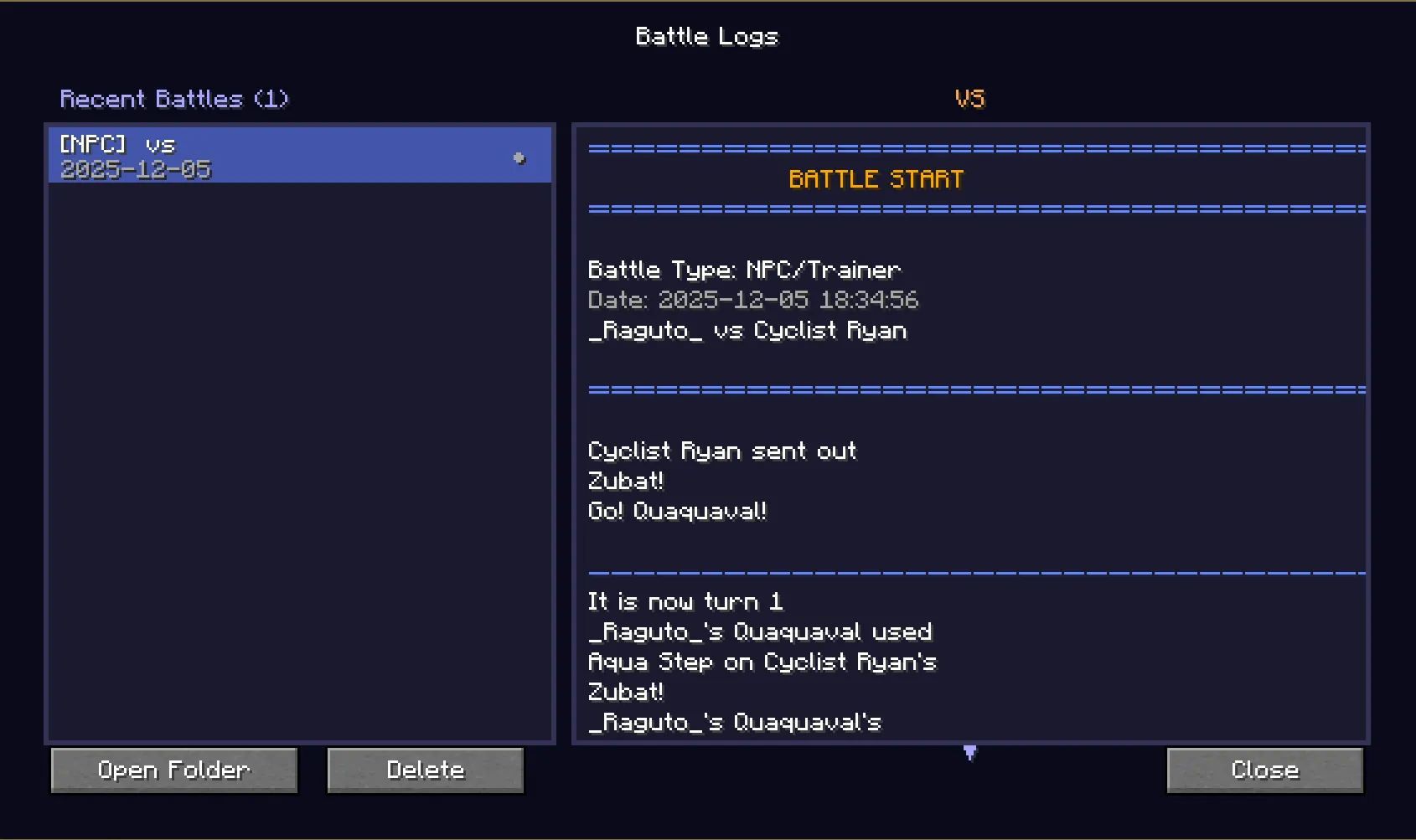Click the orange VS header icon text
This screenshot has height=840, width=1416.
969,98
